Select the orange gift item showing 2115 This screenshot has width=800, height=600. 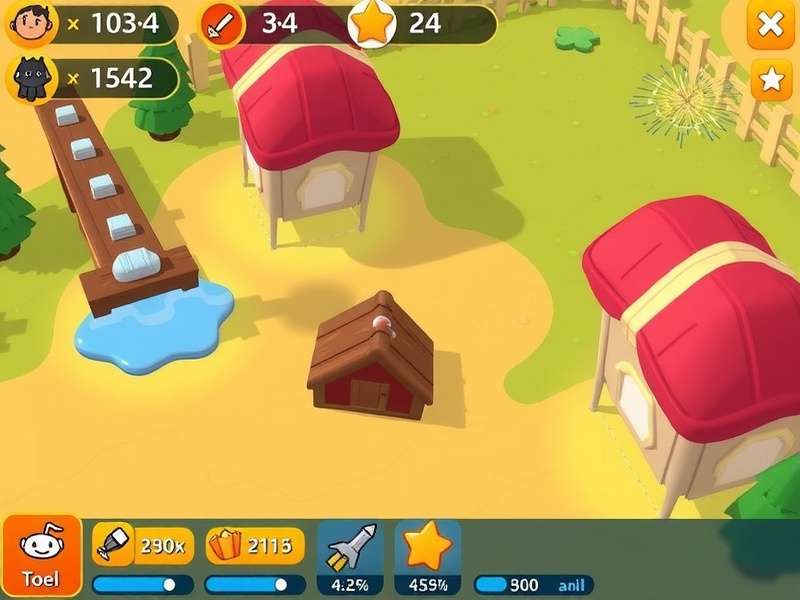(x=226, y=545)
